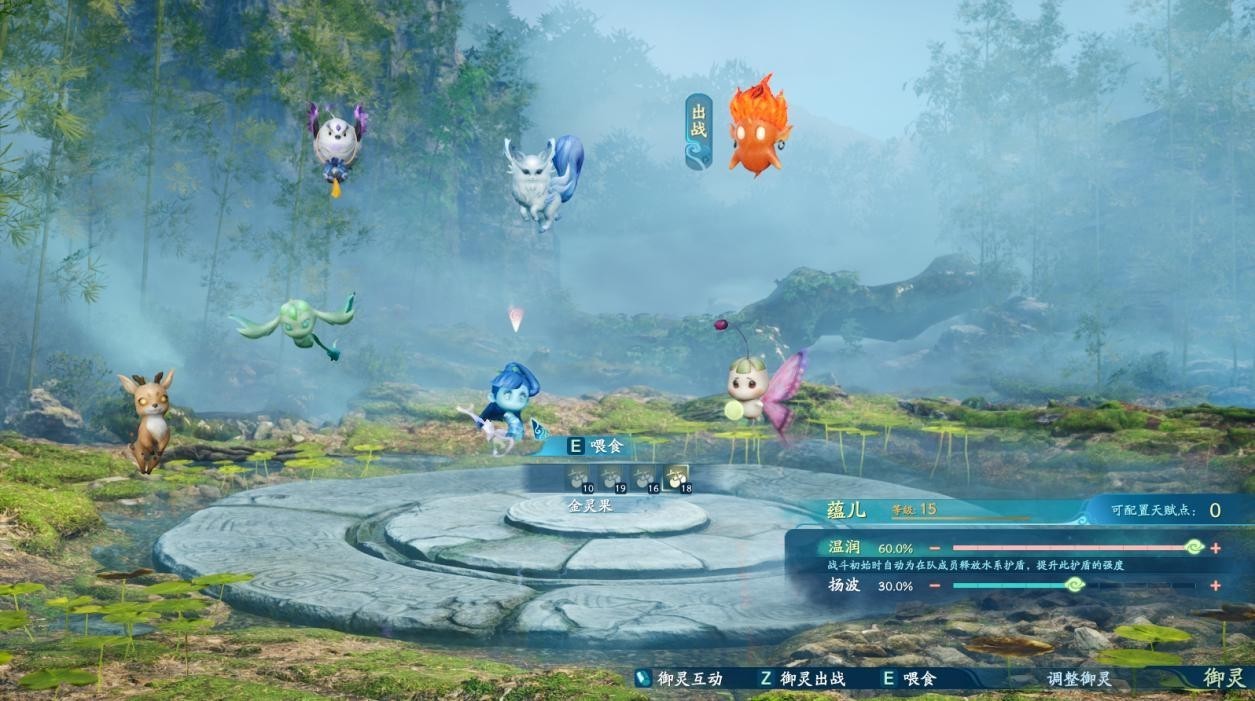Open 调整御灵 in the bottom bar

pos(1079,679)
